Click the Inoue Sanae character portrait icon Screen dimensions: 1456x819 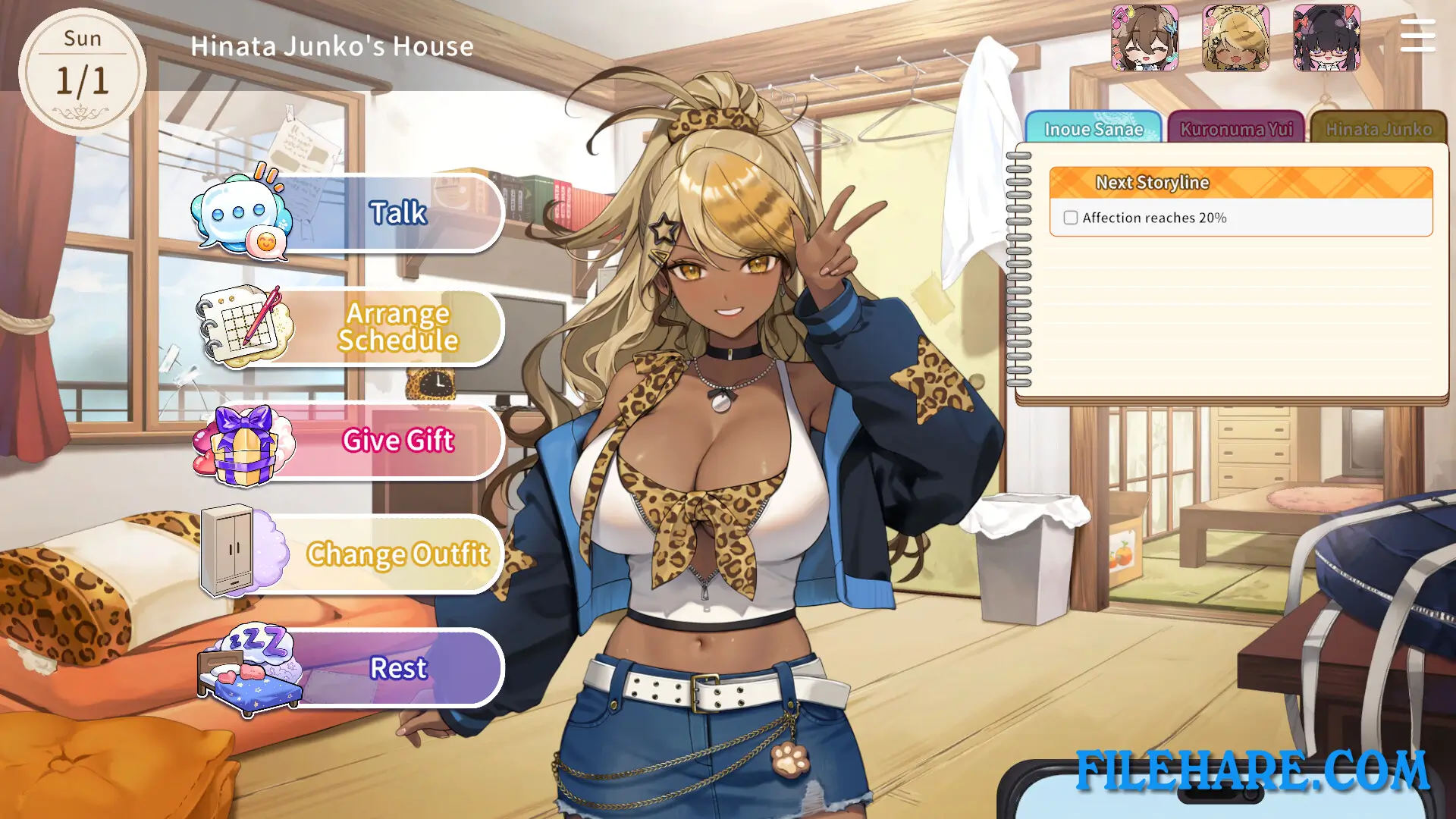[1144, 39]
